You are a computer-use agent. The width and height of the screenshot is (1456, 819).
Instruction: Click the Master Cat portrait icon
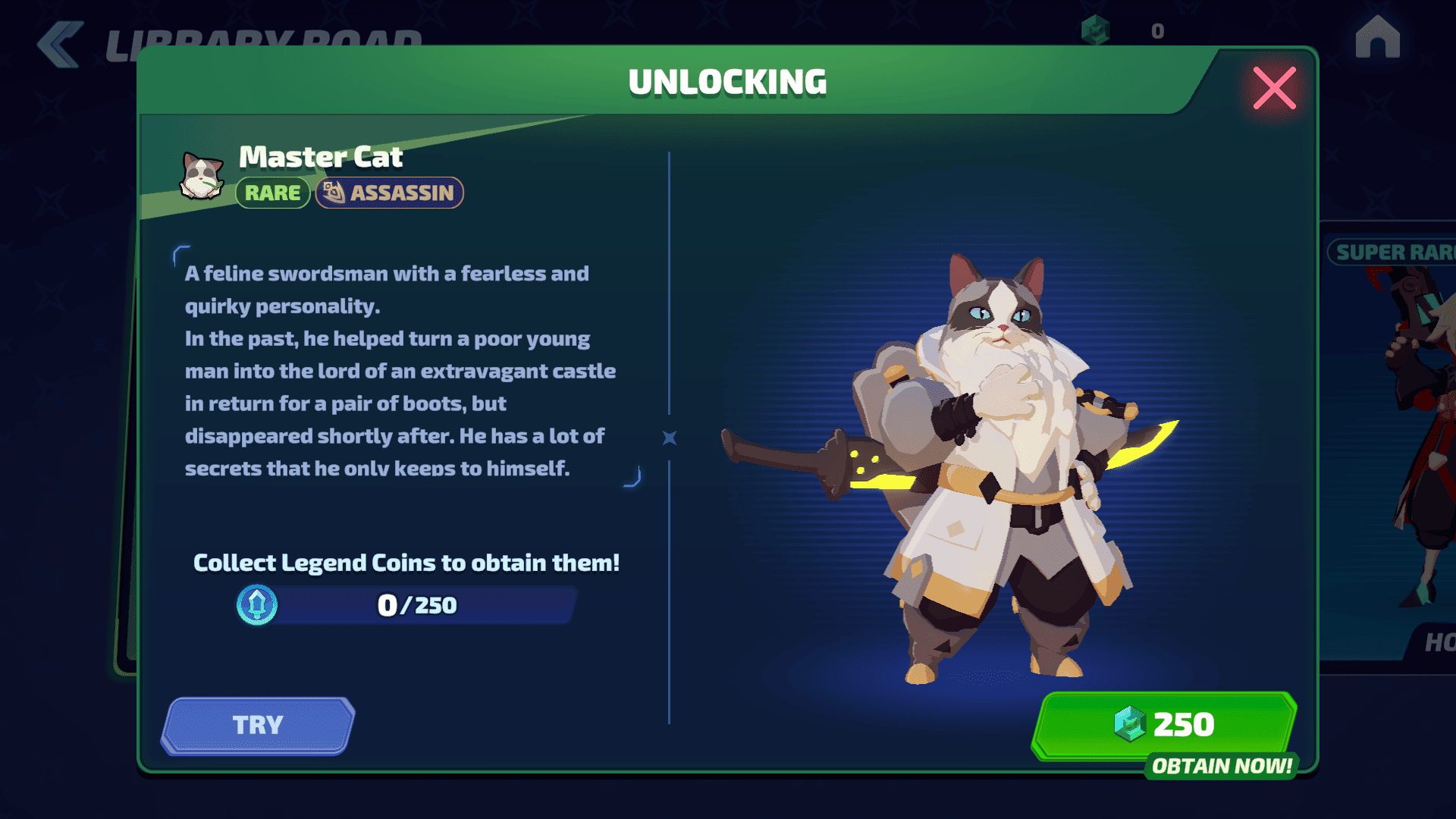[202, 176]
